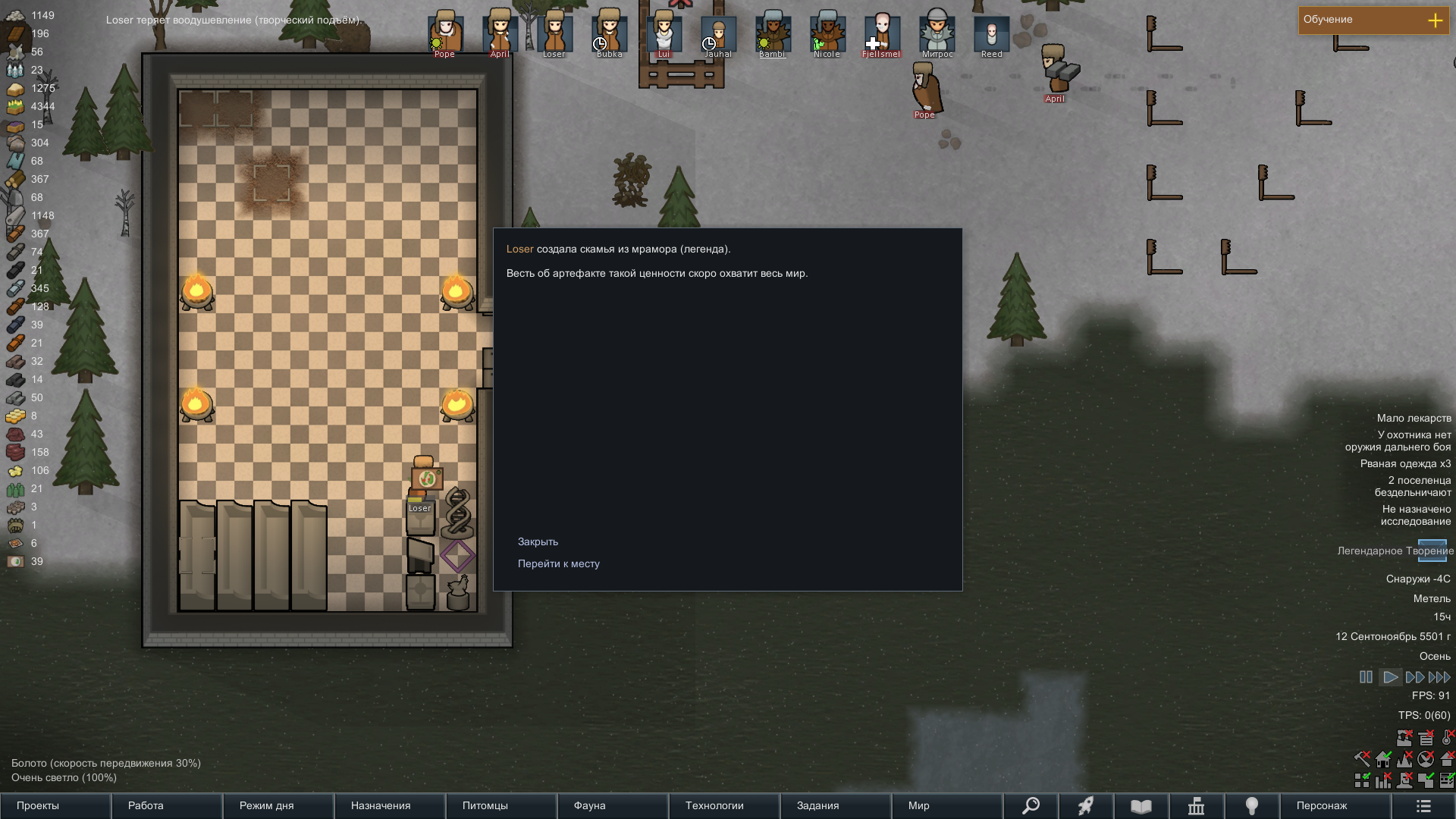Switch to the Мир world tab
The width and height of the screenshot is (1456, 819).
pyautogui.click(x=918, y=805)
